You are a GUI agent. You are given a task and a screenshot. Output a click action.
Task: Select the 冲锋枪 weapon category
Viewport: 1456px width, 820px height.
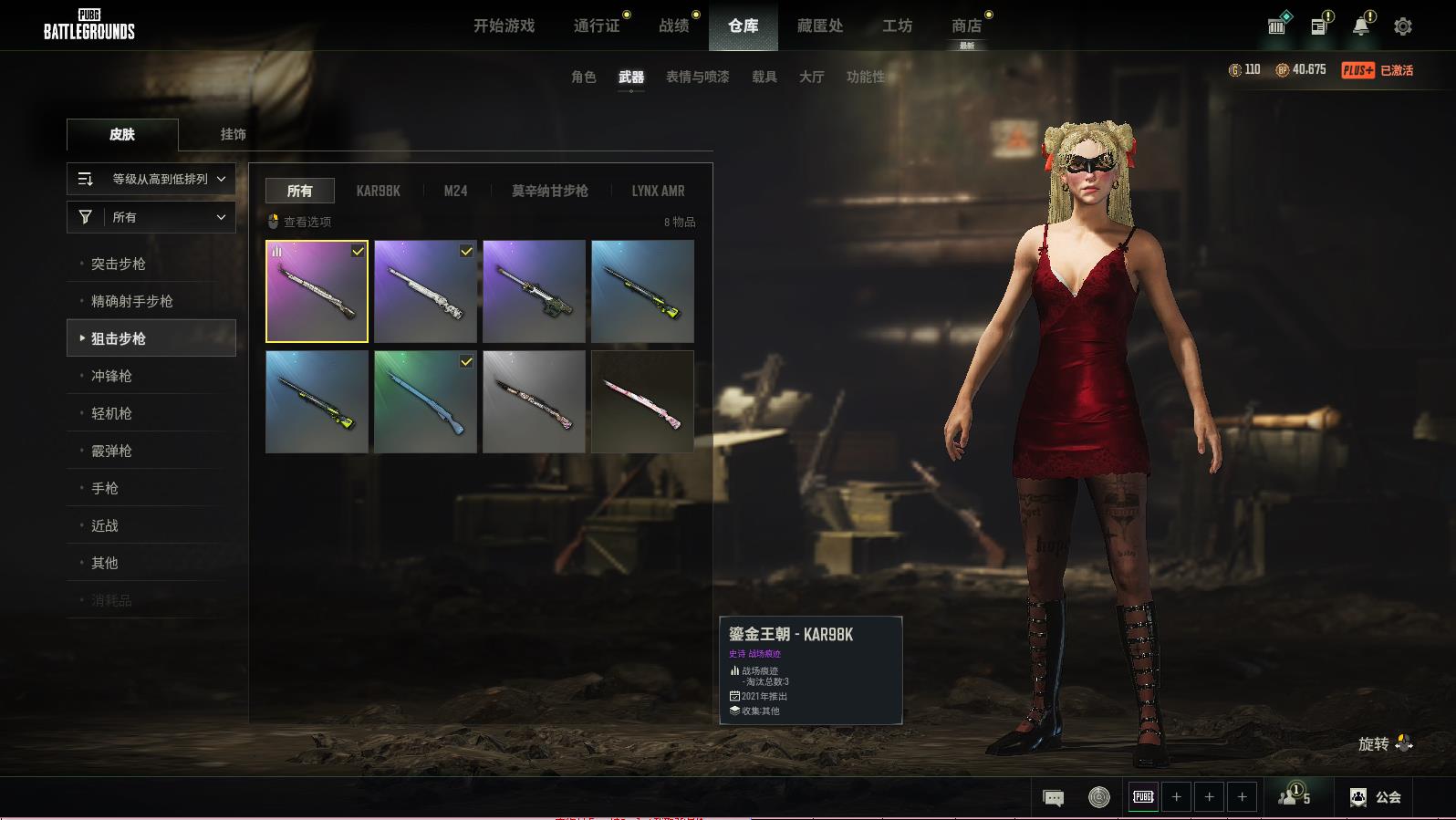(111, 376)
